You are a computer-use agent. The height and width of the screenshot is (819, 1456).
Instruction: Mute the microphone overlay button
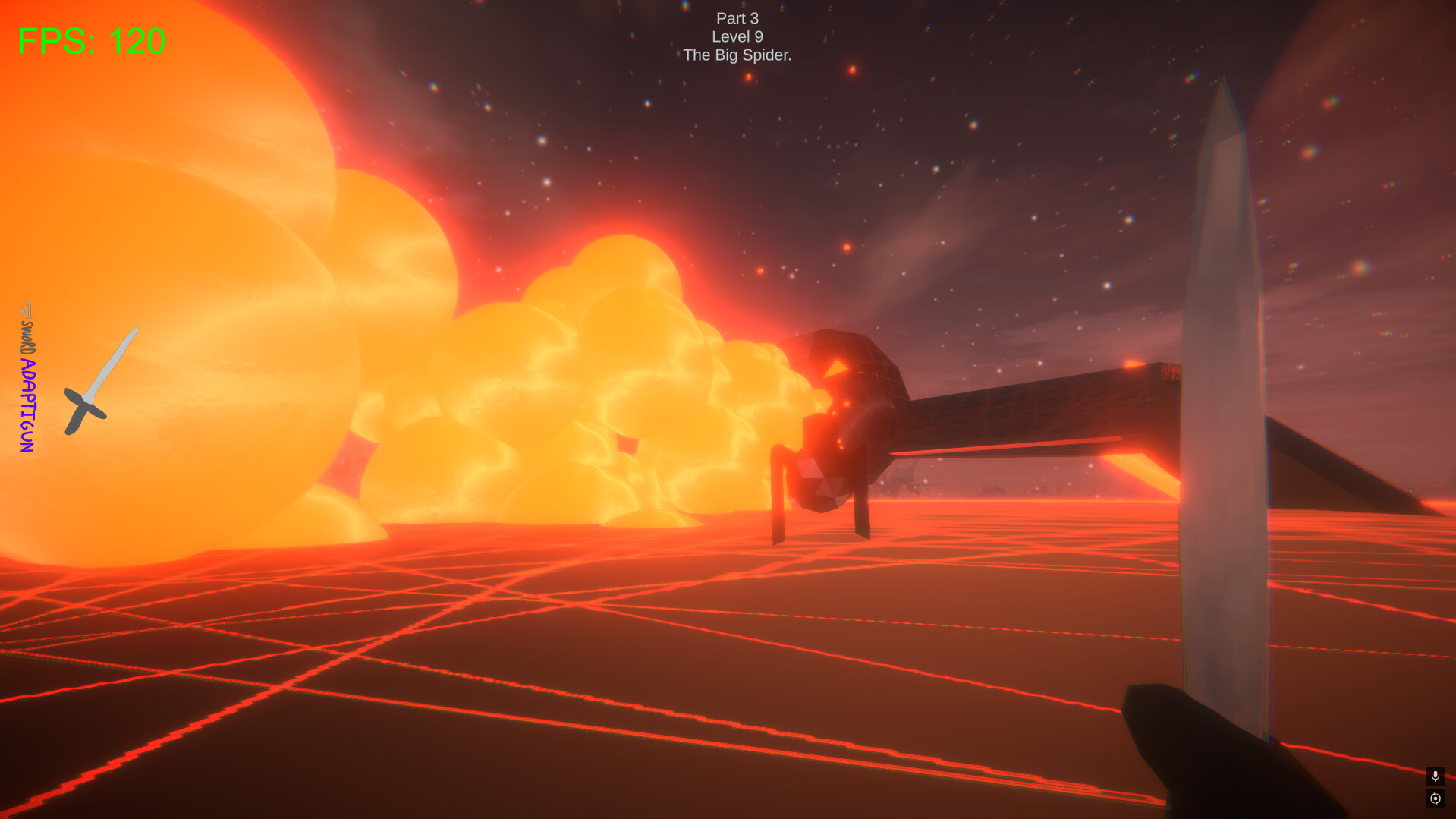1435,776
